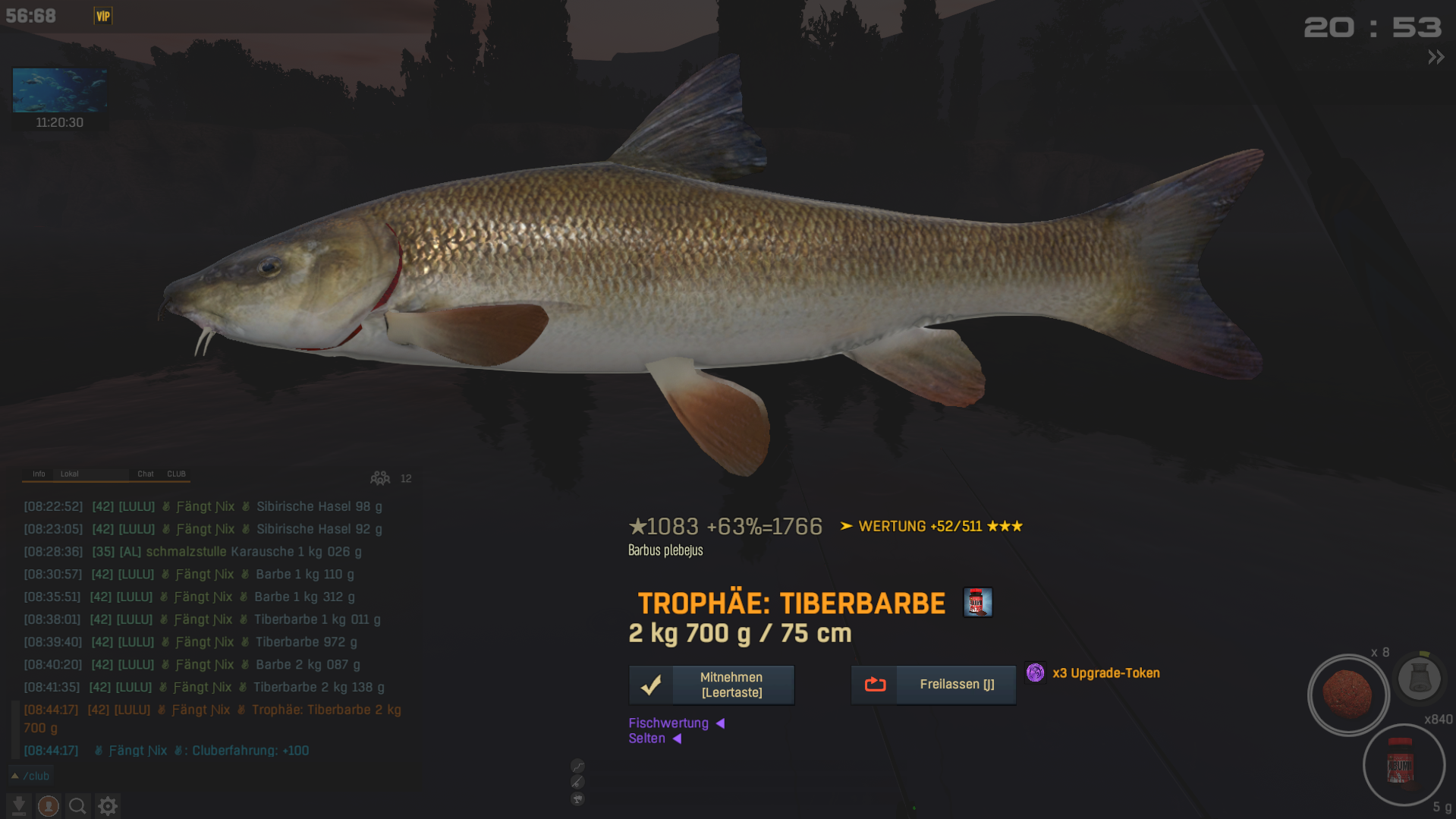Open the player profile icon
The image size is (1456, 819).
(49, 806)
